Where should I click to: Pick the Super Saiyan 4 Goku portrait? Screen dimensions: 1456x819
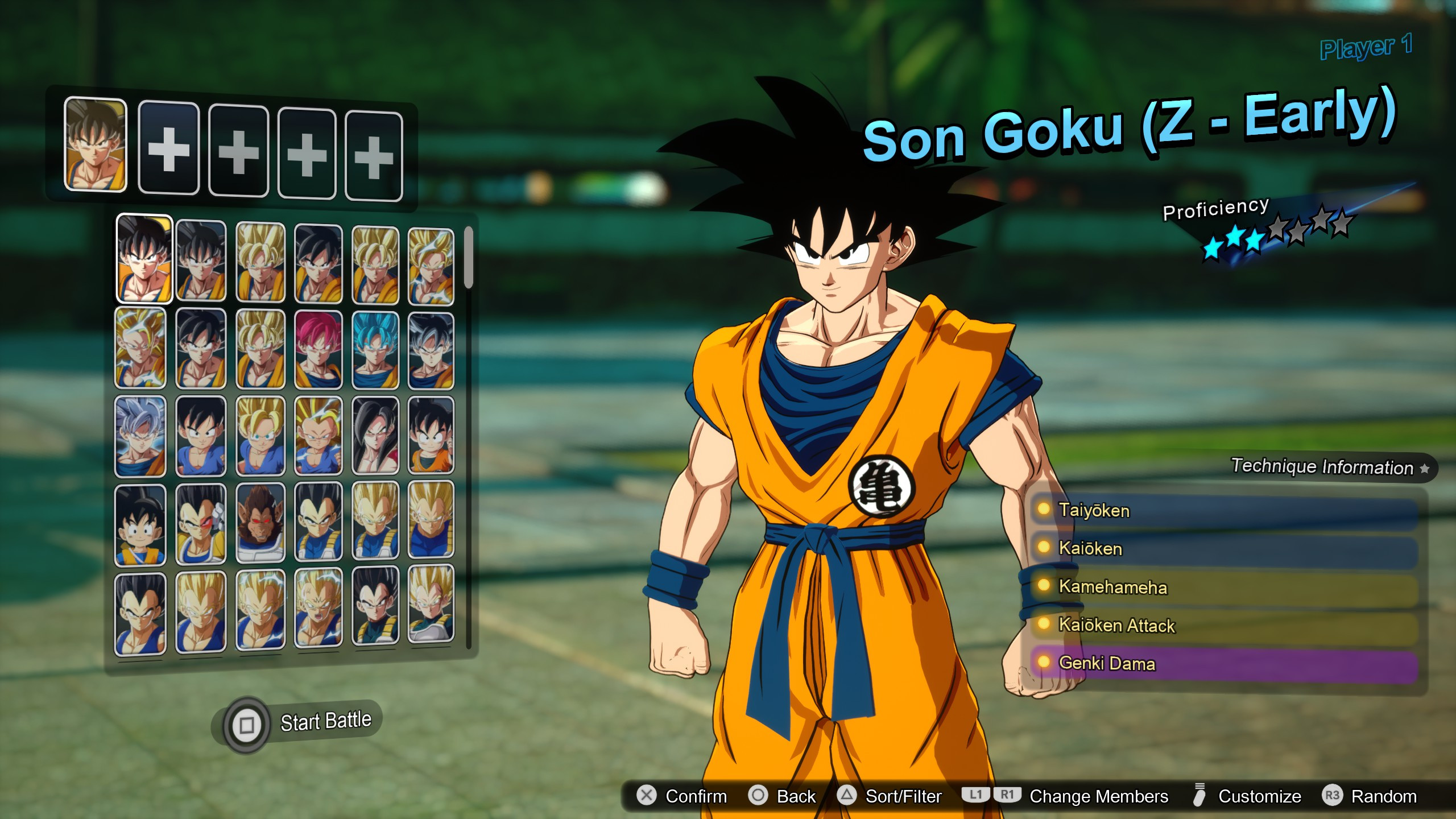[x=375, y=436]
